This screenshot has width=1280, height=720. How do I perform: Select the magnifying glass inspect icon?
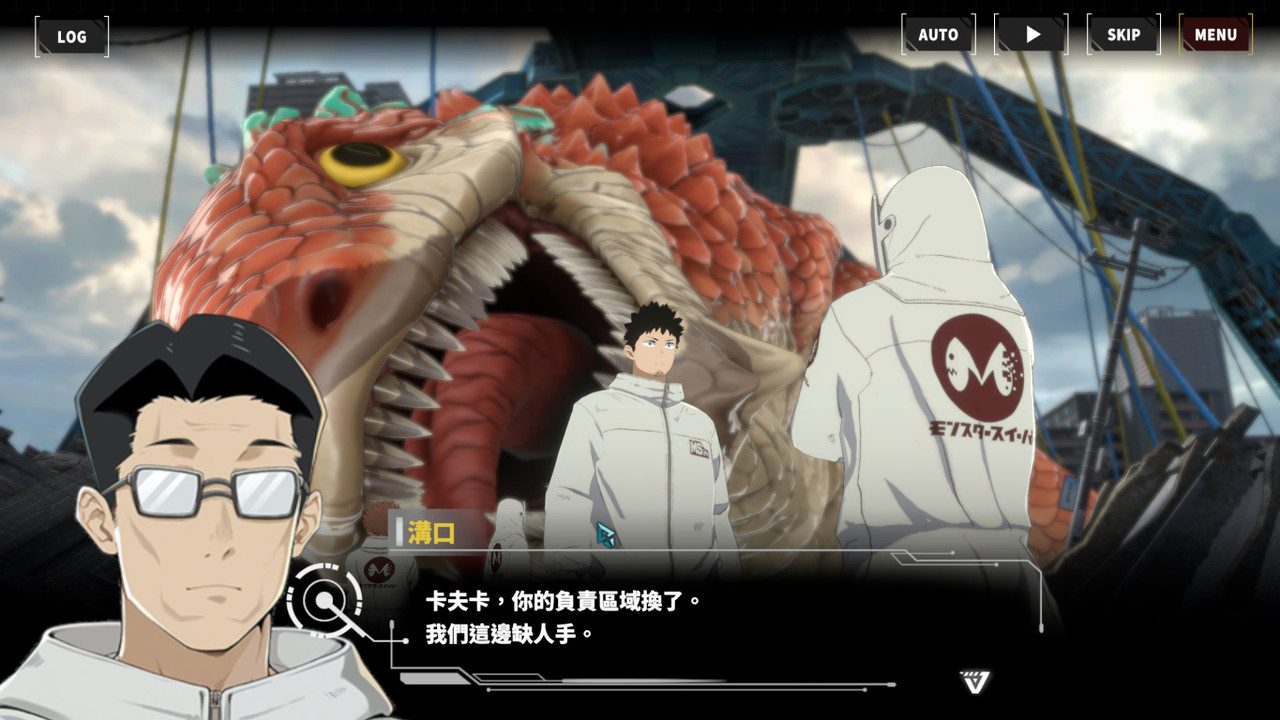click(x=322, y=601)
